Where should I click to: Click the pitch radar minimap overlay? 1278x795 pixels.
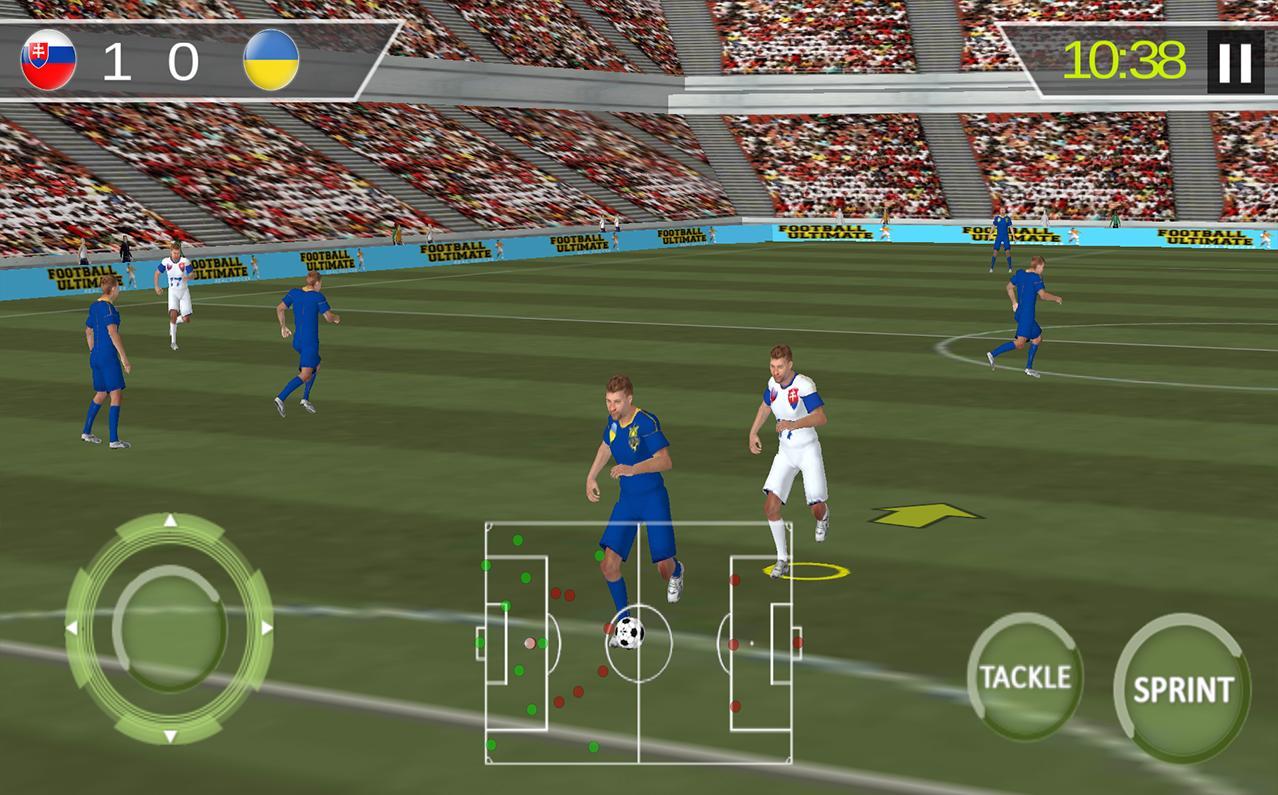(638, 642)
